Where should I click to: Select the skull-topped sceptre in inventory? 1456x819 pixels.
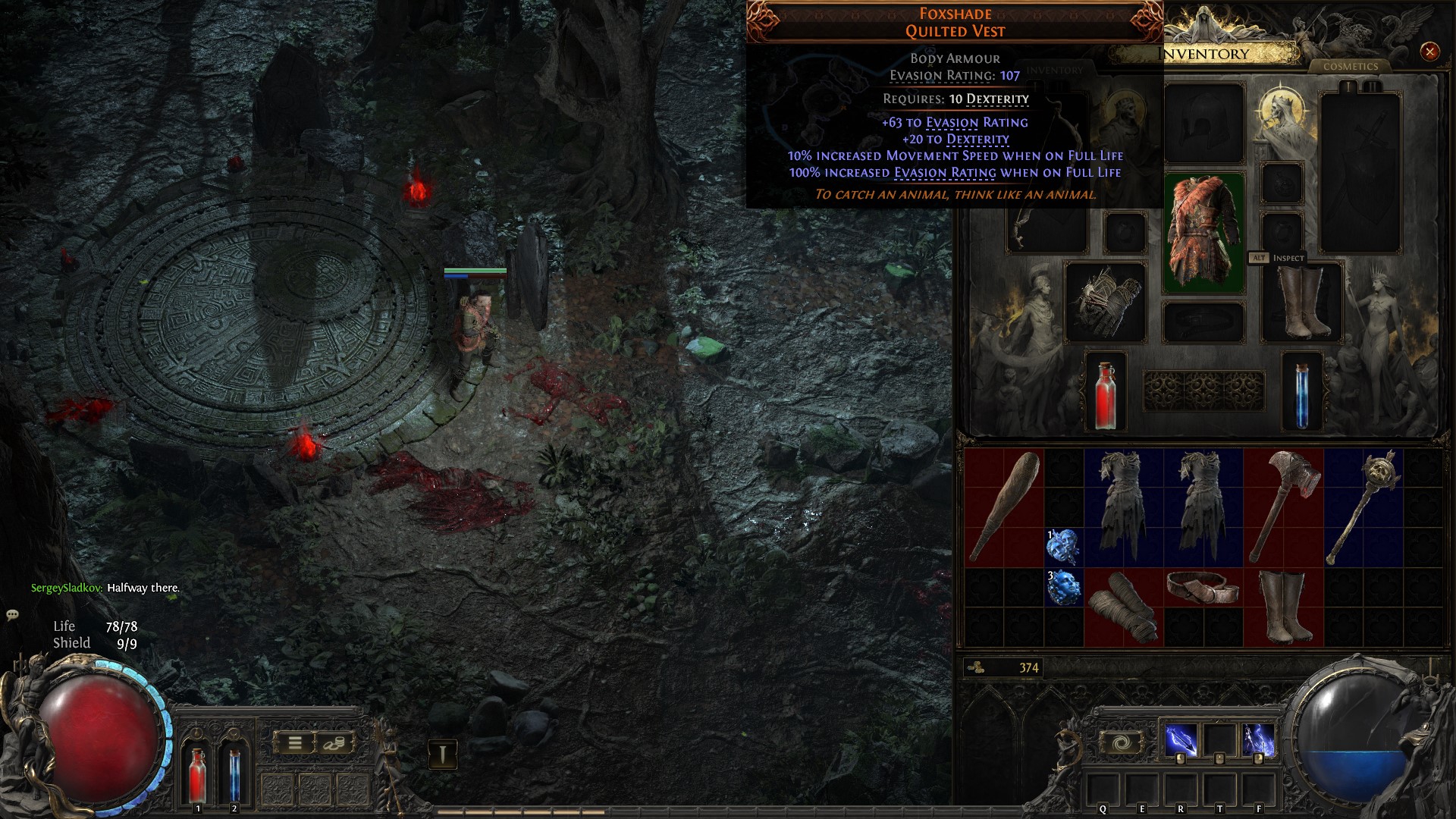coord(1363,507)
